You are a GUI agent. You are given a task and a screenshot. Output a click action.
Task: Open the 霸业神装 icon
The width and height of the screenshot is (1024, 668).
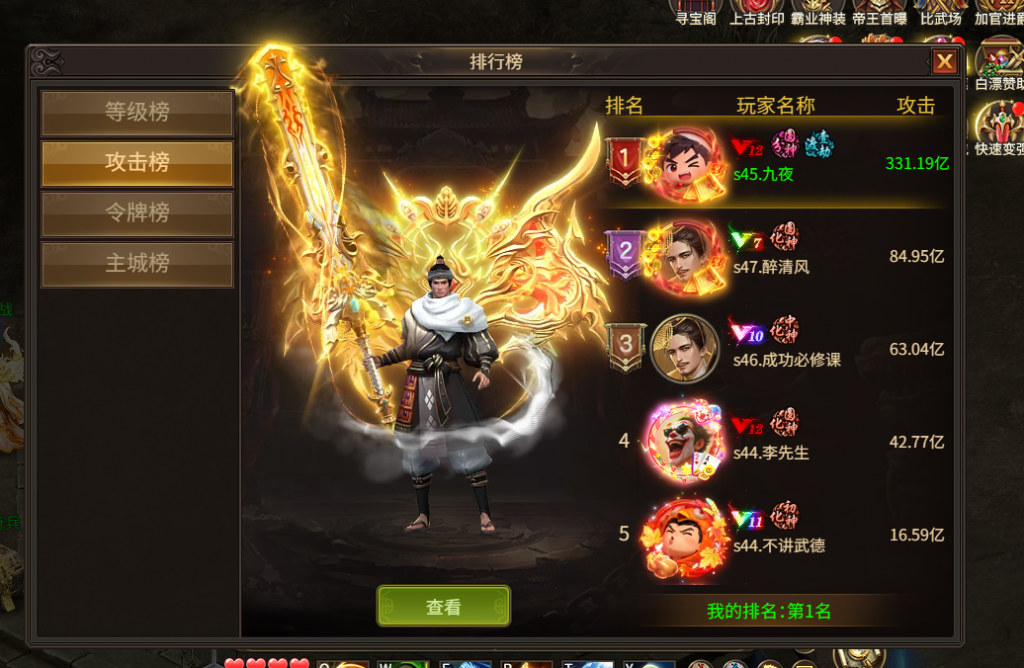pos(818,12)
